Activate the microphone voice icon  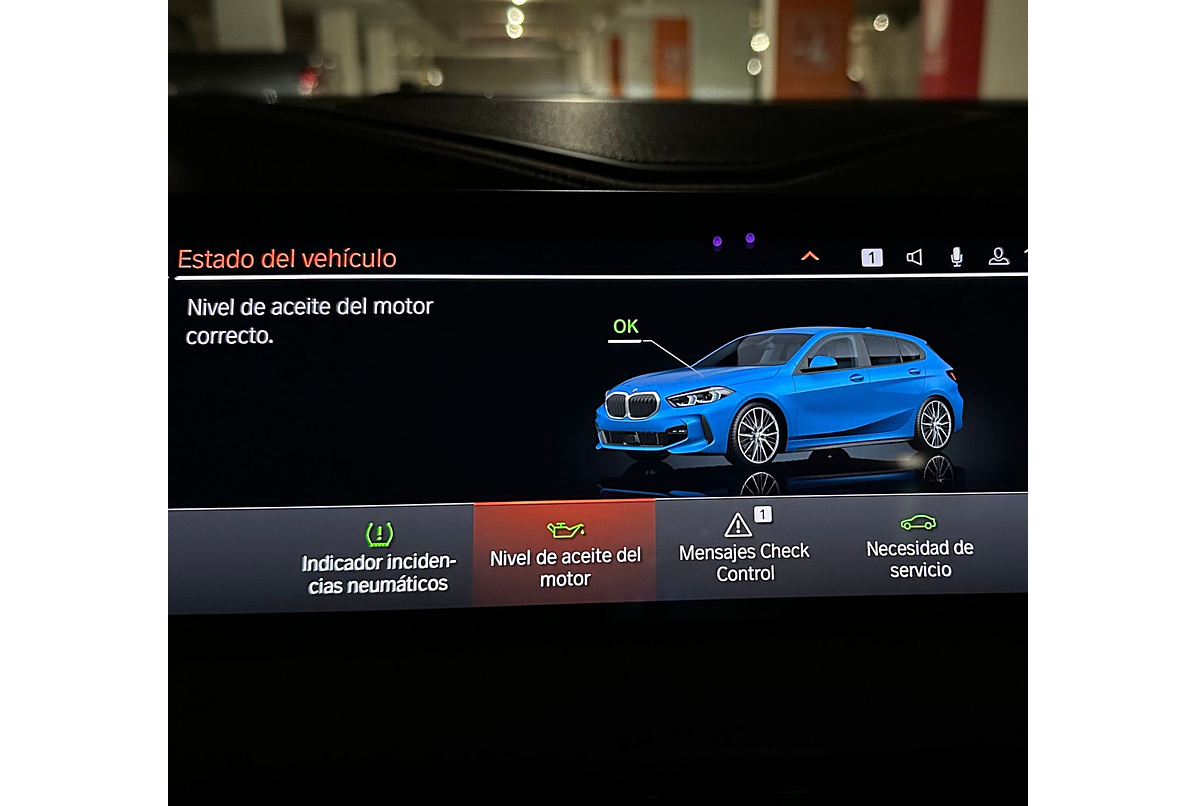tap(956, 257)
